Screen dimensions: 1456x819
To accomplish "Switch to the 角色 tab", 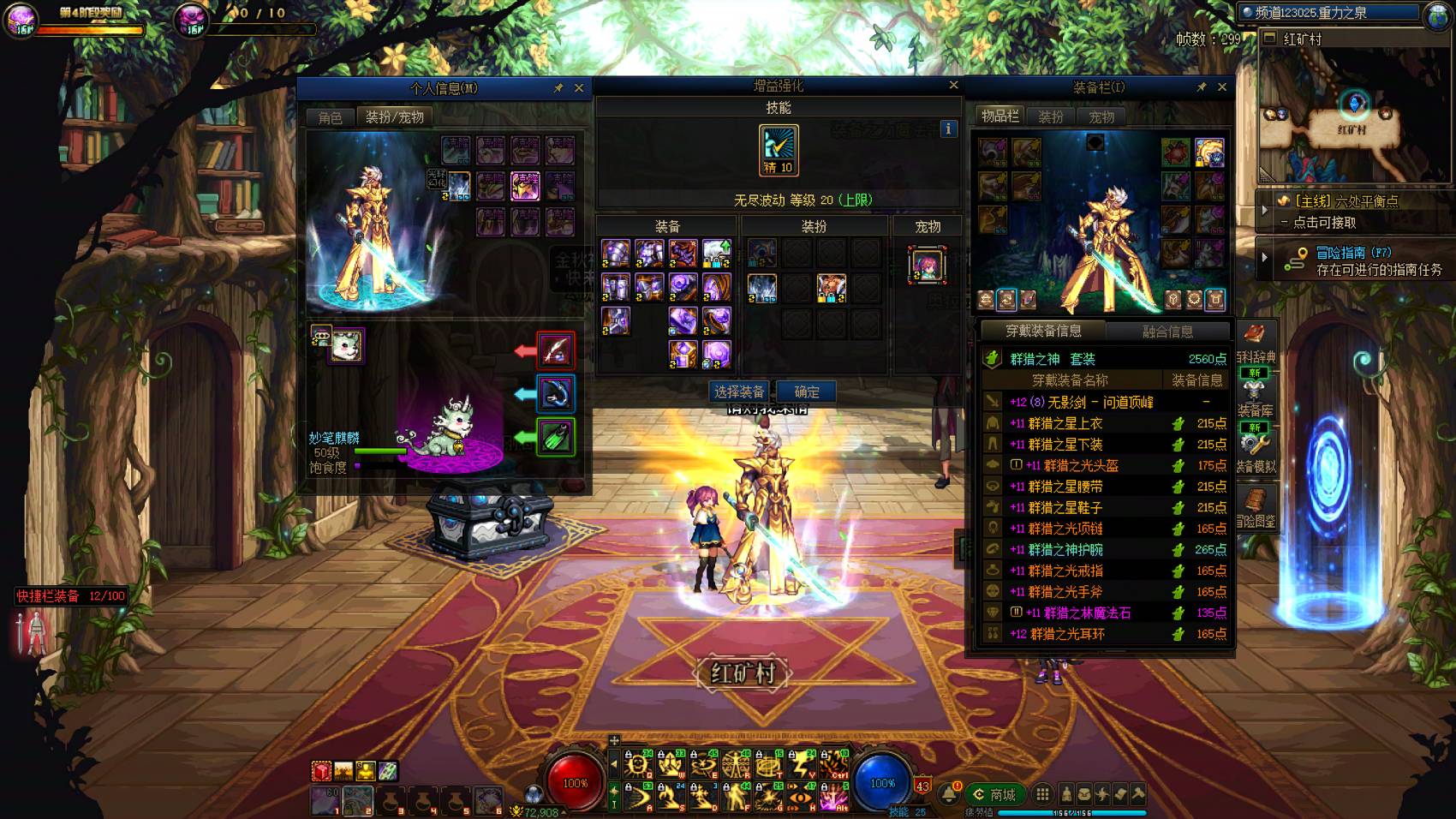I will pyautogui.click(x=330, y=117).
